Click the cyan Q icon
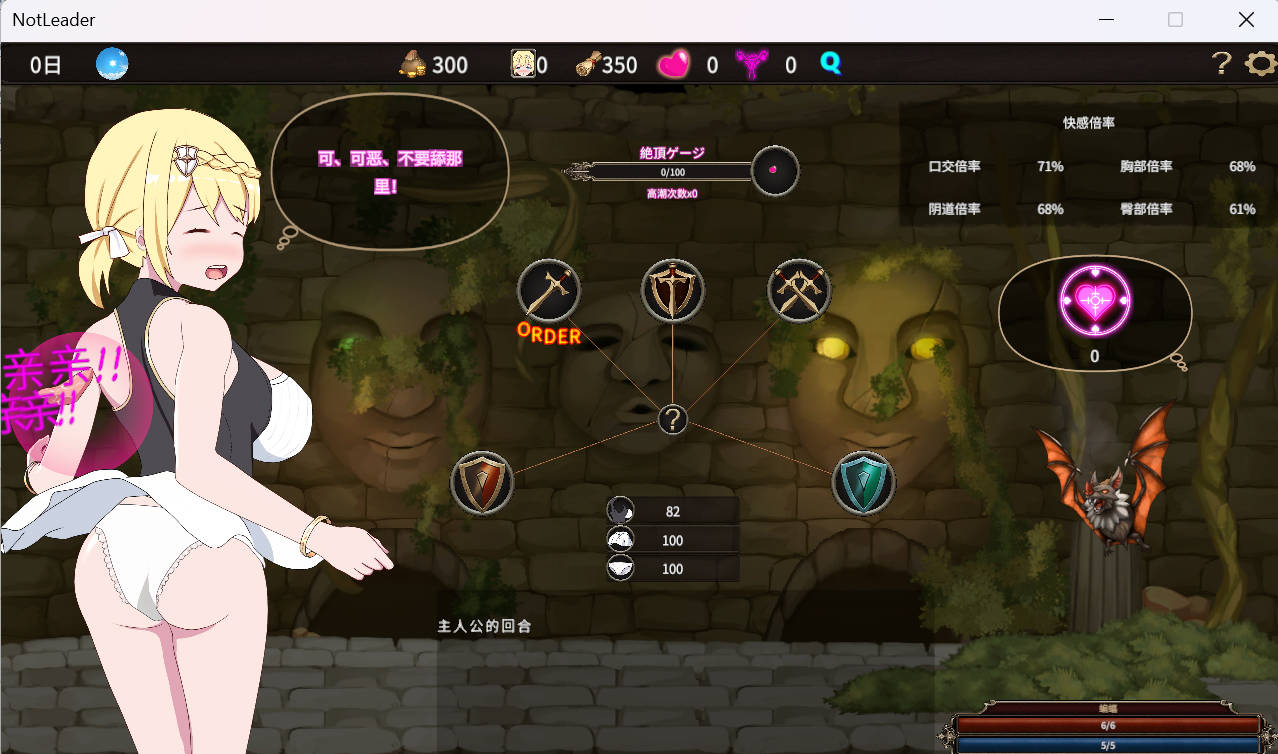Viewport: 1278px width, 754px height. [x=830, y=64]
